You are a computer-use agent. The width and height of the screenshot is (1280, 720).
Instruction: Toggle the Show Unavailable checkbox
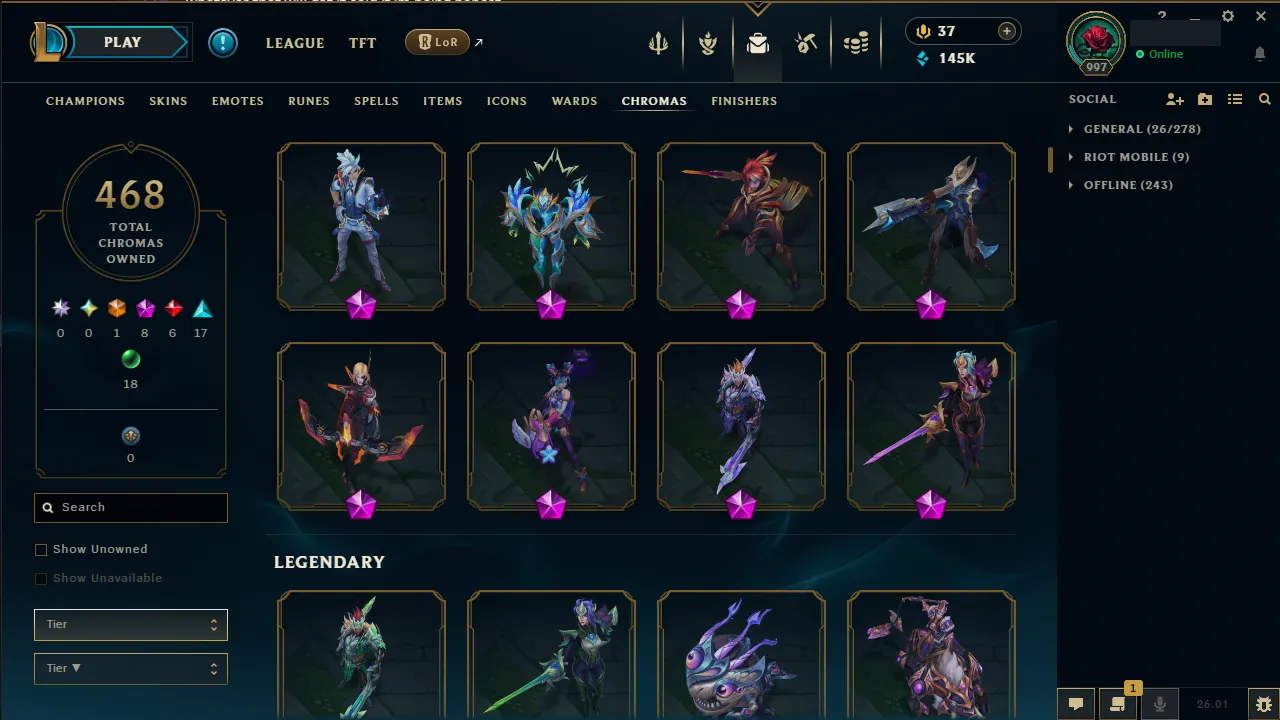tap(41, 578)
